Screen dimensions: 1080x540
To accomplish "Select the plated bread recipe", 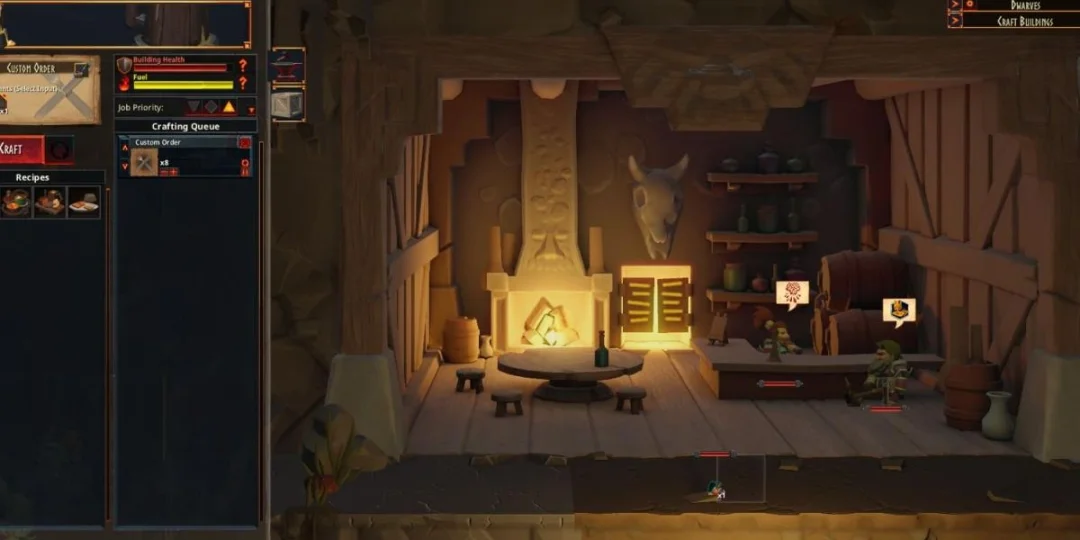I will (x=84, y=201).
